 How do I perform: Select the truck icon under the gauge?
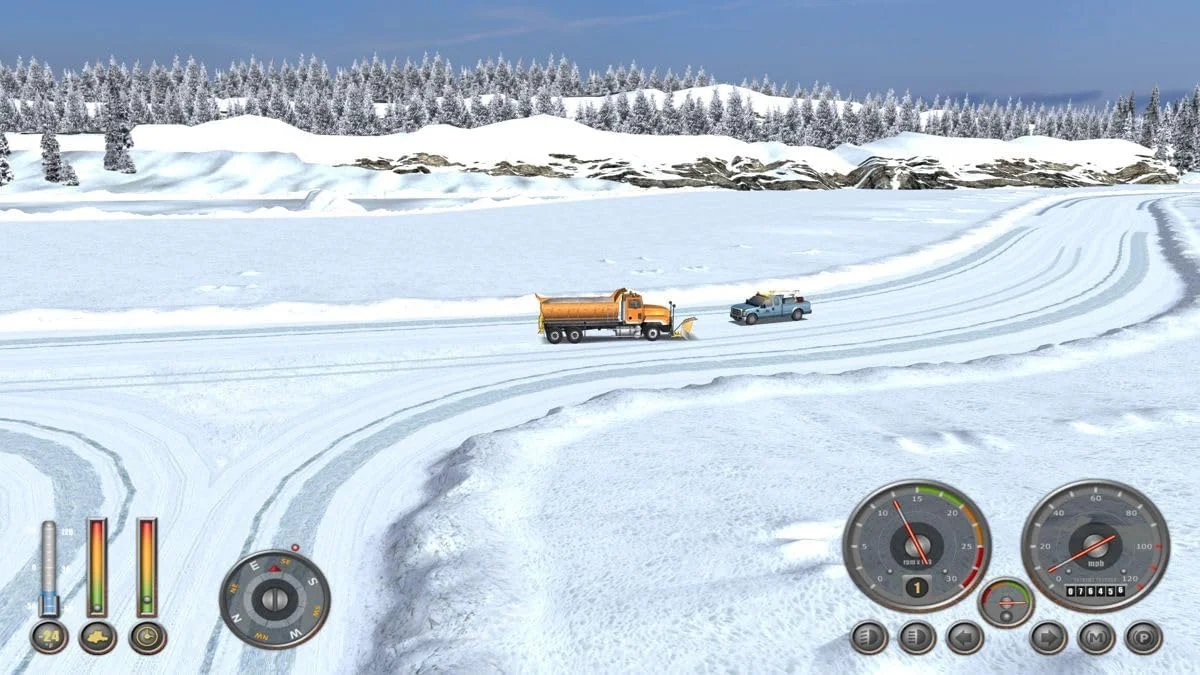click(98, 637)
